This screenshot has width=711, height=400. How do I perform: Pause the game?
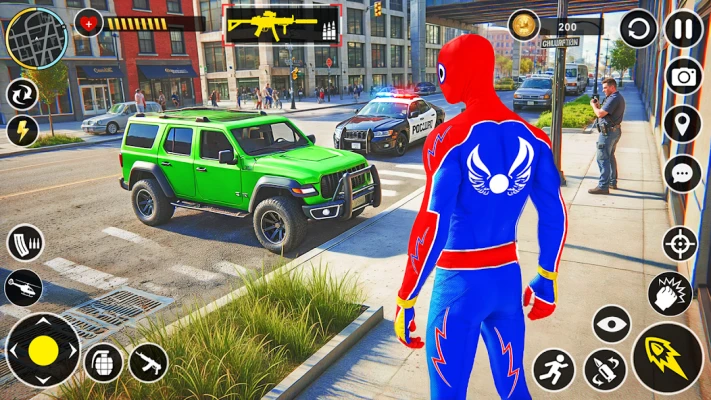coord(683,28)
